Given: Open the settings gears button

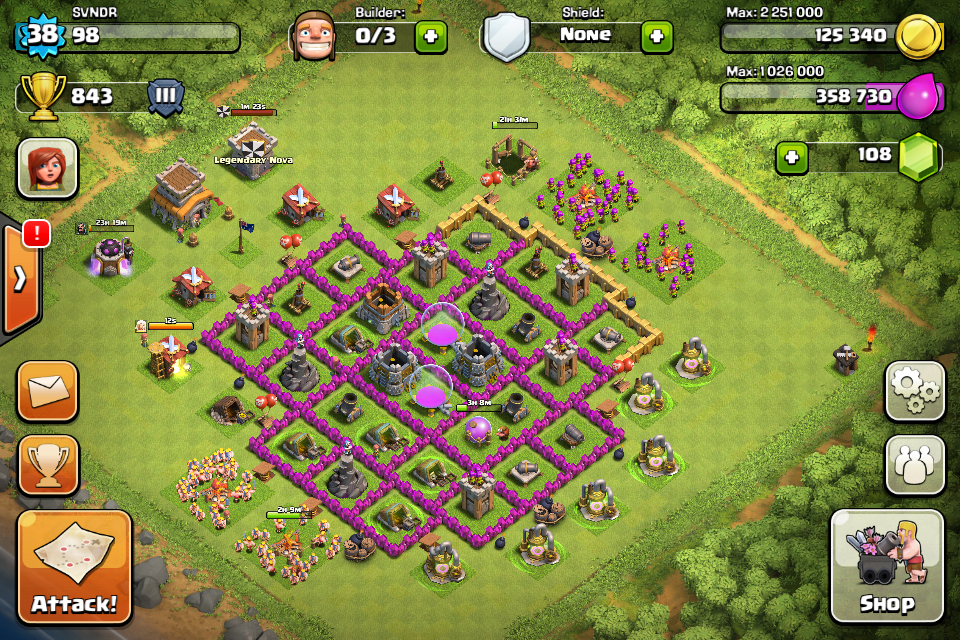Looking at the screenshot, I should pos(915,391).
